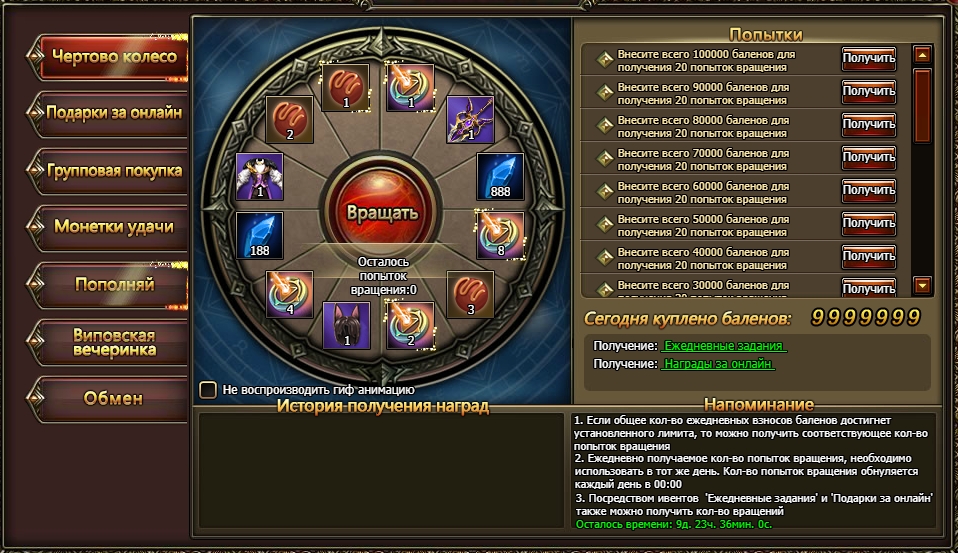Select the blue crystal 188 prize
The height and width of the screenshot is (553, 958).
260,236
